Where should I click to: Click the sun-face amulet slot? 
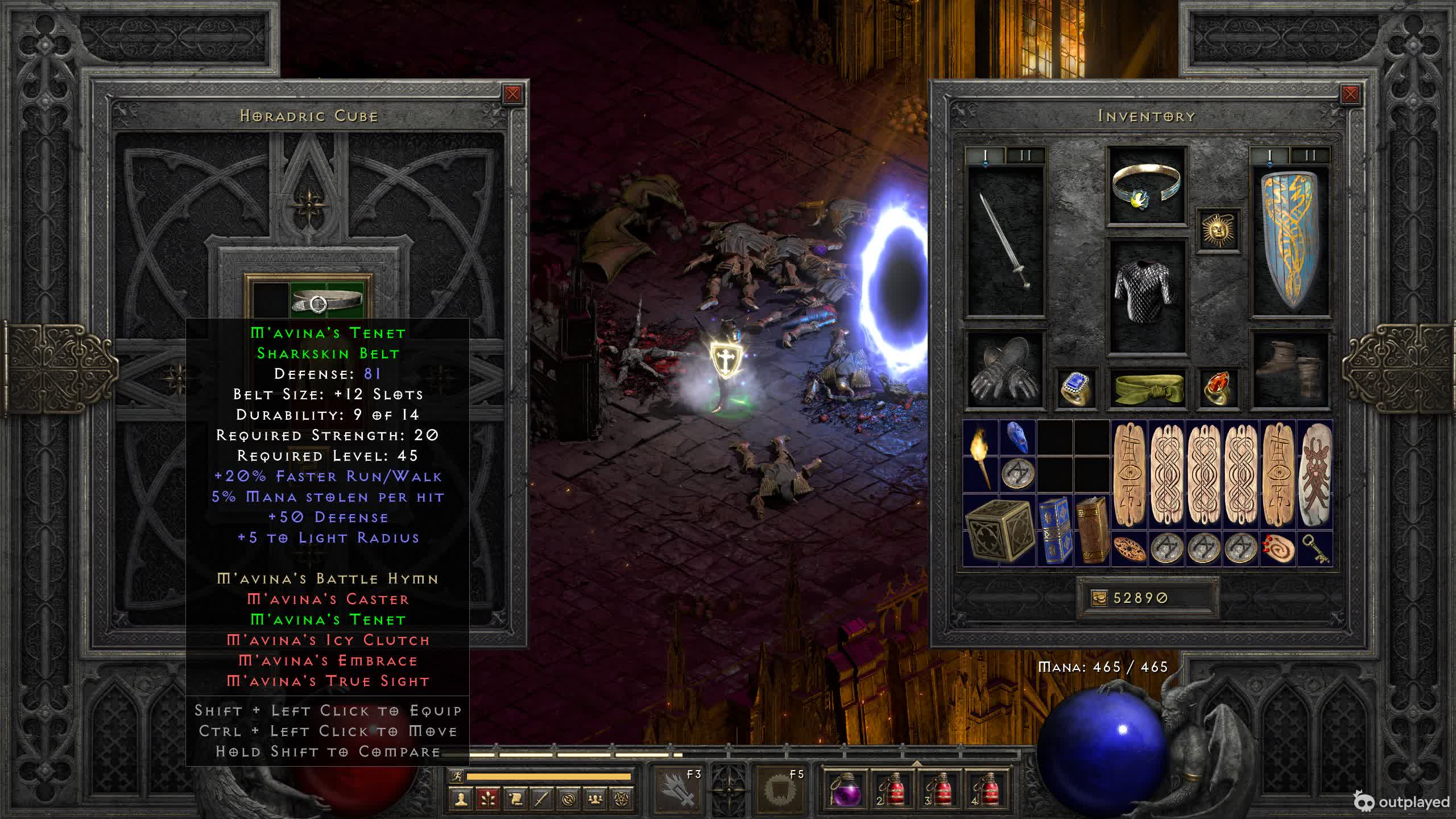(x=1218, y=230)
